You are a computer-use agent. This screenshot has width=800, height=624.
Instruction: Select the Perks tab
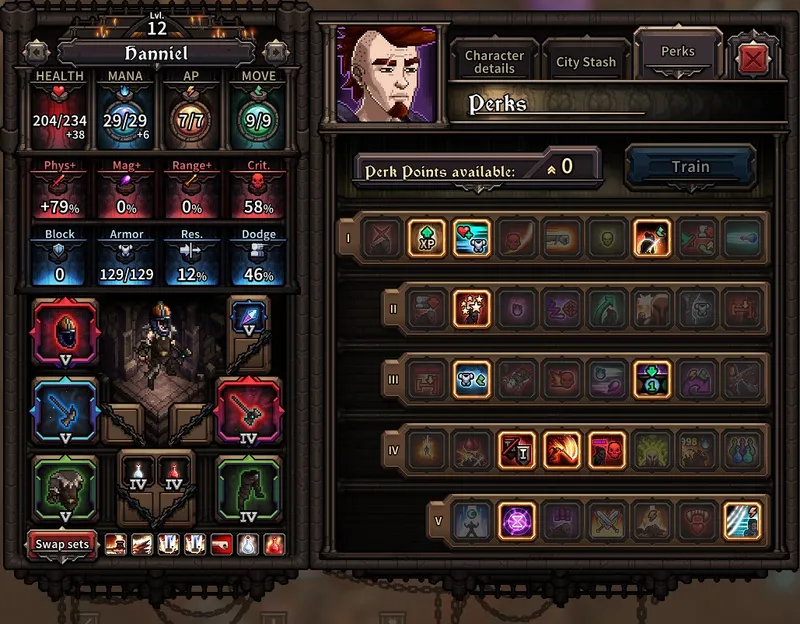click(678, 52)
